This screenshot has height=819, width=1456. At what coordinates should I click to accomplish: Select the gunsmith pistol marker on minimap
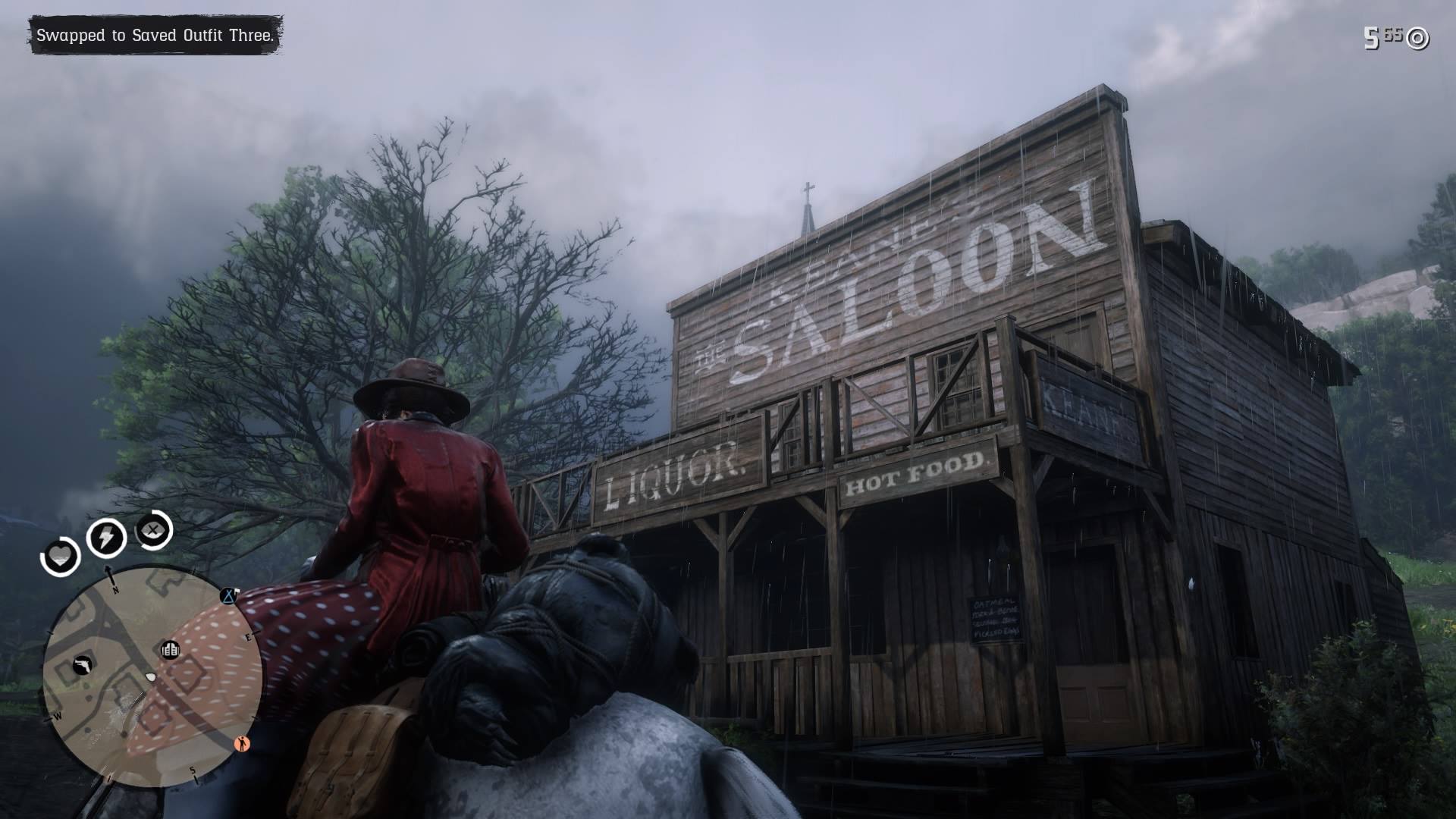pyautogui.click(x=83, y=666)
